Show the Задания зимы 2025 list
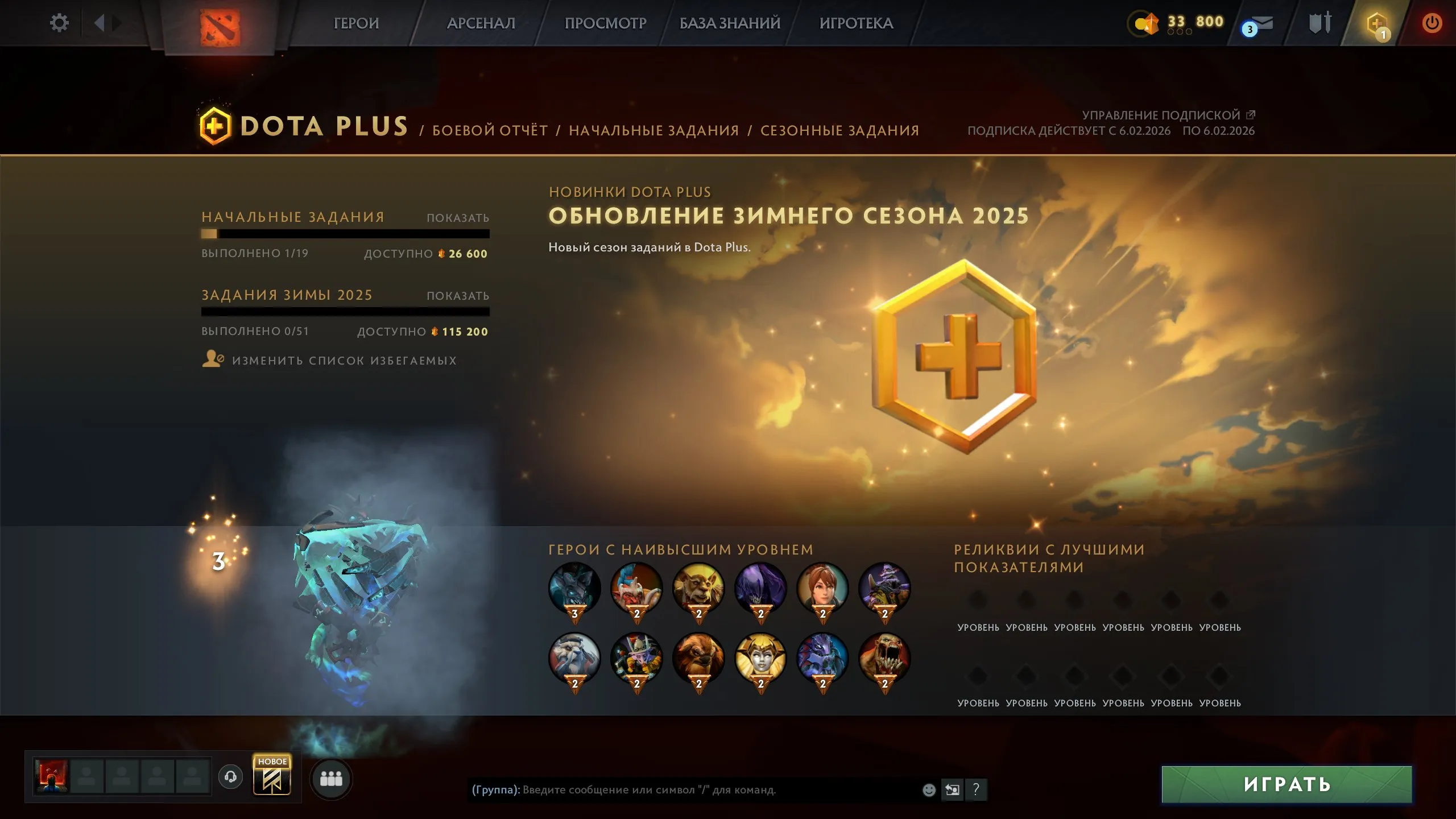The height and width of the screenshot is (819, 1456). [457, 295]
